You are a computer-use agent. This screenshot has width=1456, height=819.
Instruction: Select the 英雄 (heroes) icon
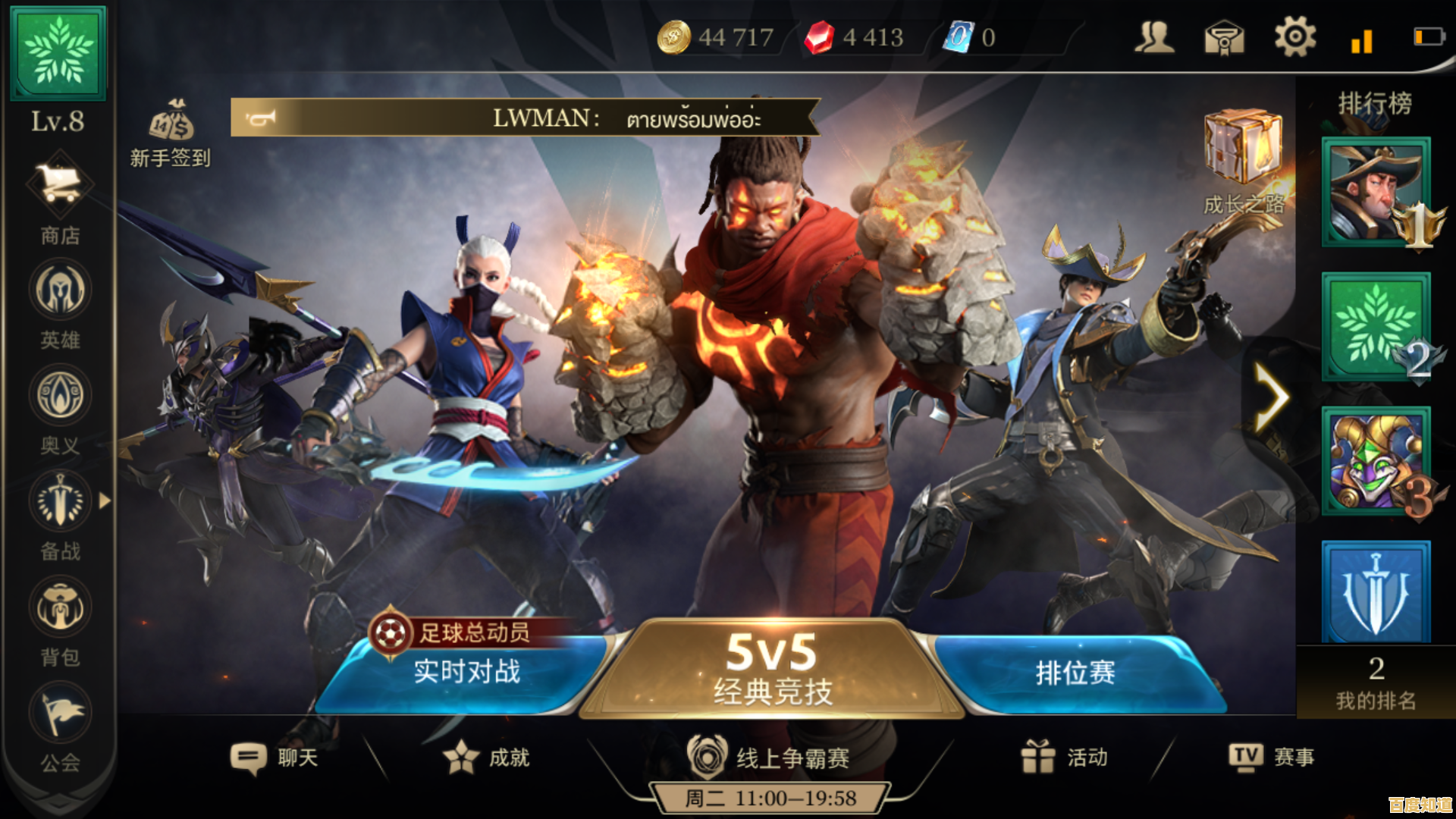pos(59,290)
